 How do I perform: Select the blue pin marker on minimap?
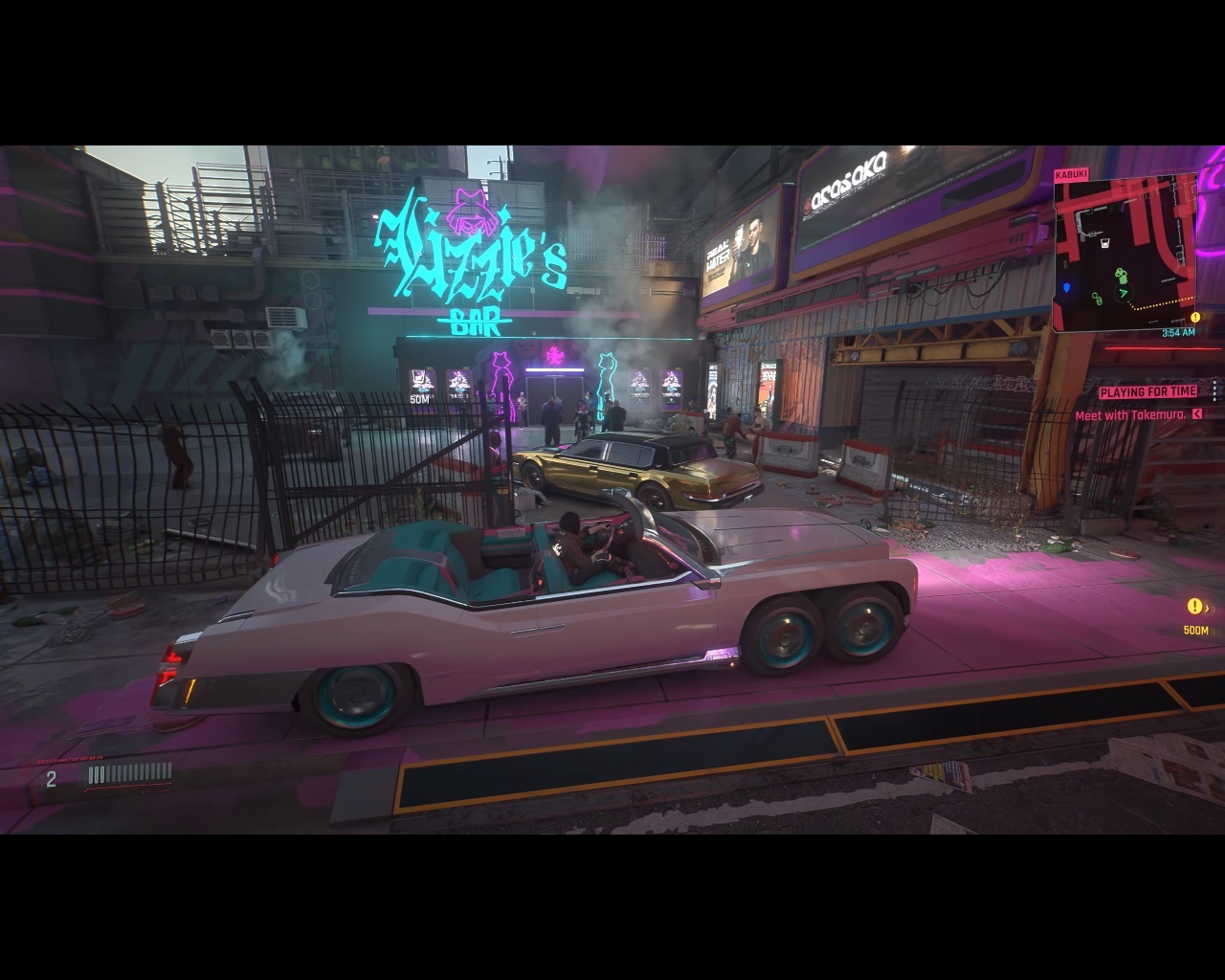click(x=1066, y=288)
